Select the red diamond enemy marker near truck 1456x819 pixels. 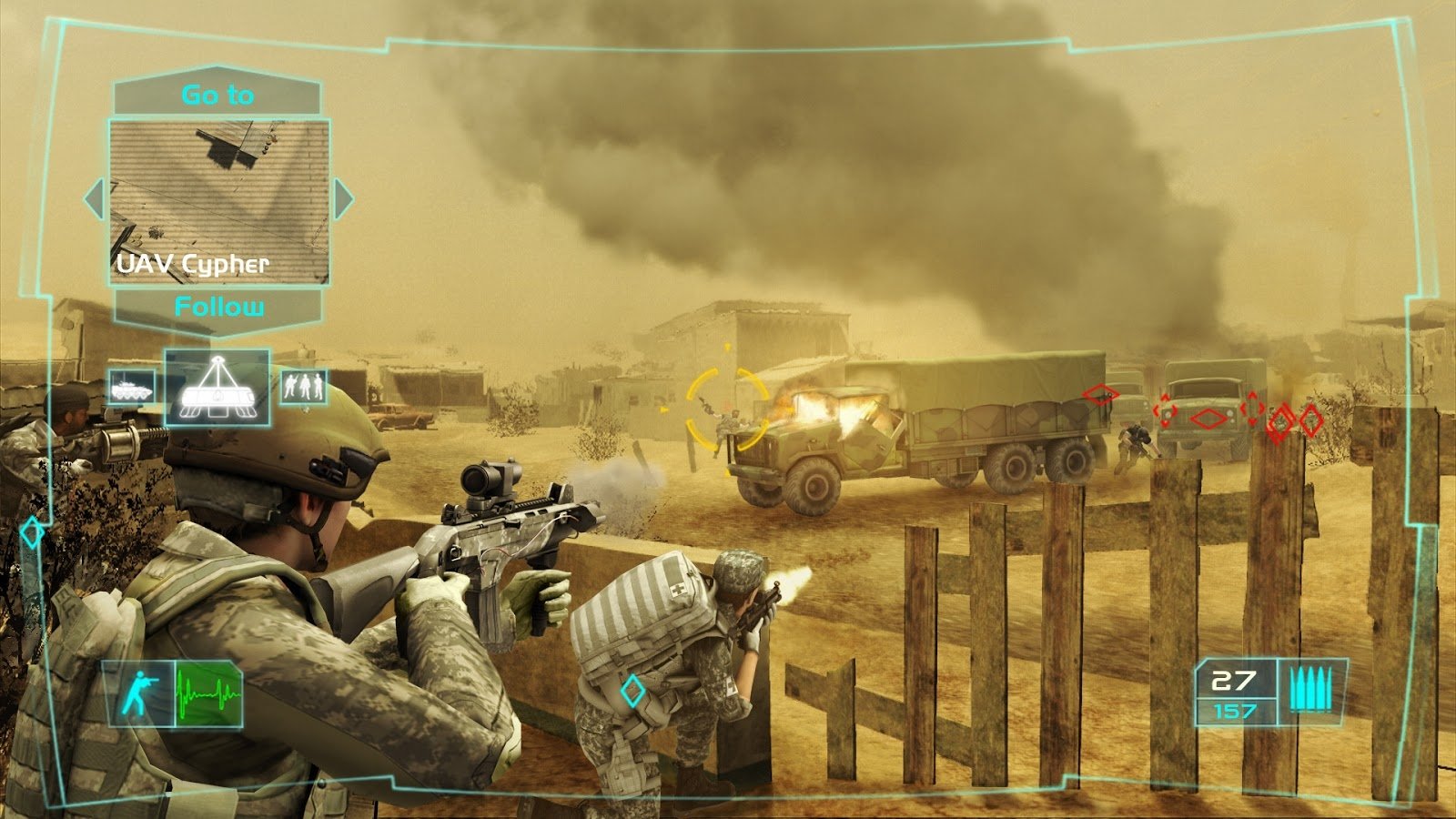[x=1098, y=395]
